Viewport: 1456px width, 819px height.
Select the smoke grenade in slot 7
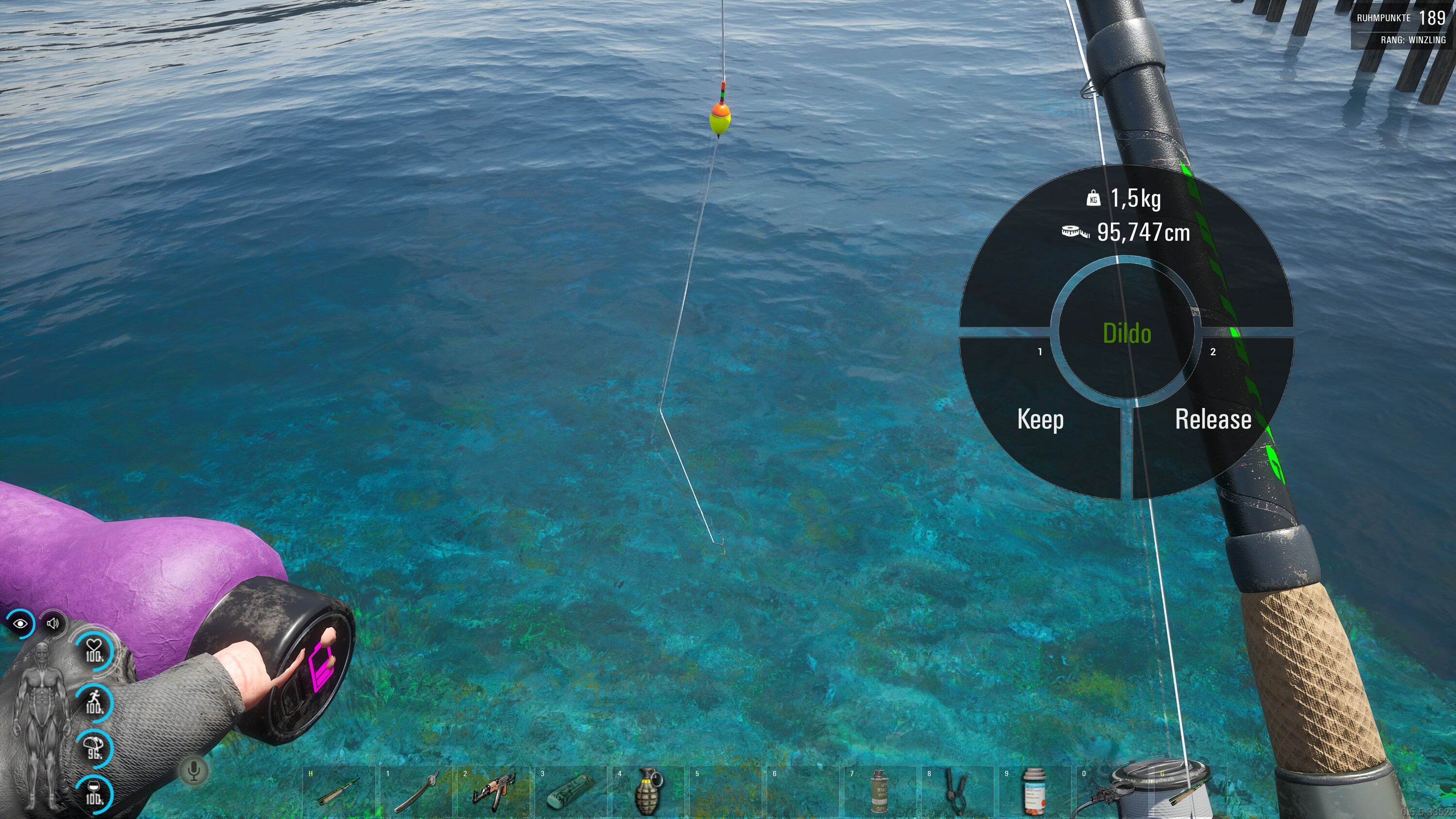[x=879, y=792]
